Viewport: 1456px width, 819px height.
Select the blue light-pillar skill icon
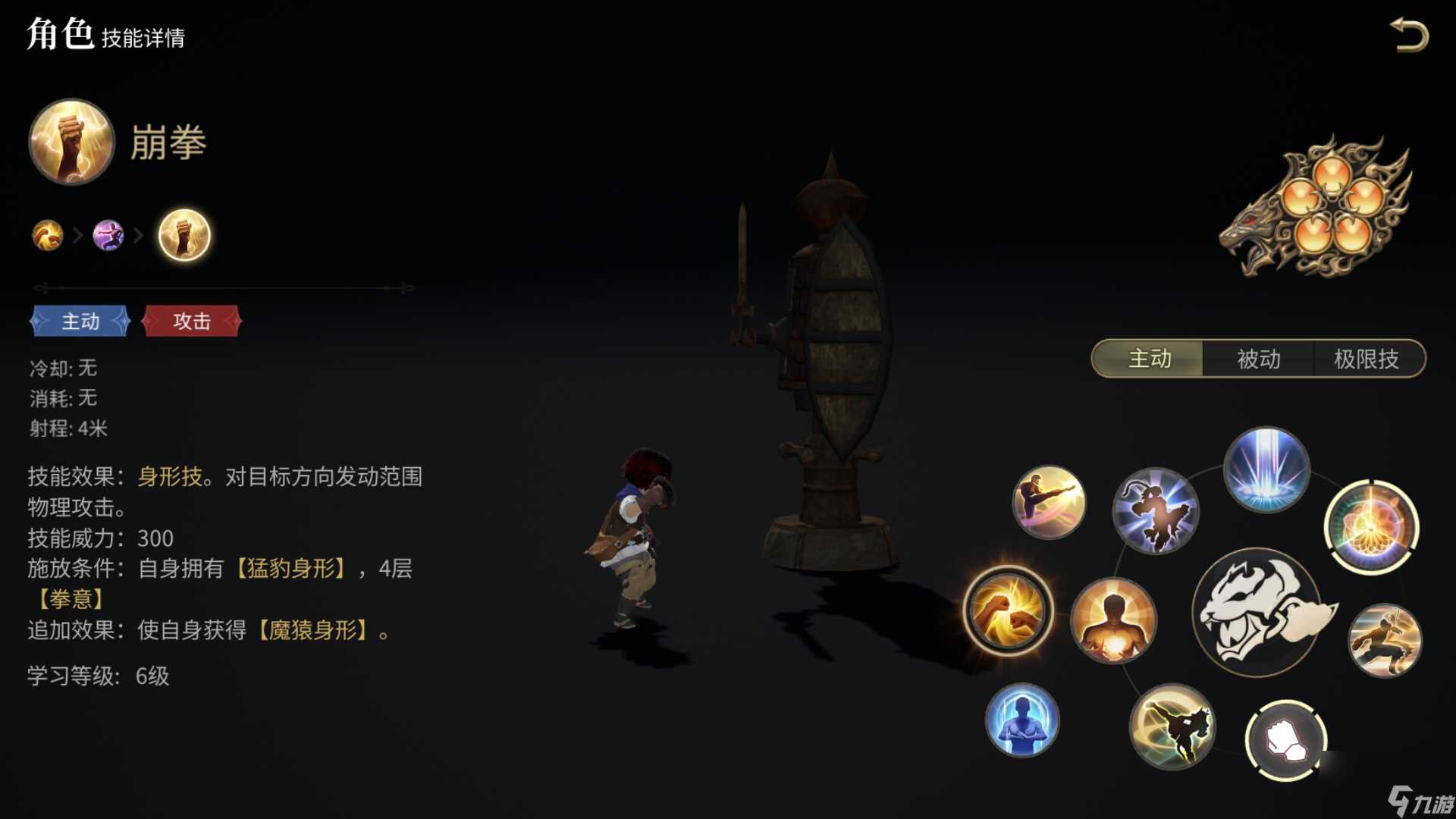point(1266,469)
